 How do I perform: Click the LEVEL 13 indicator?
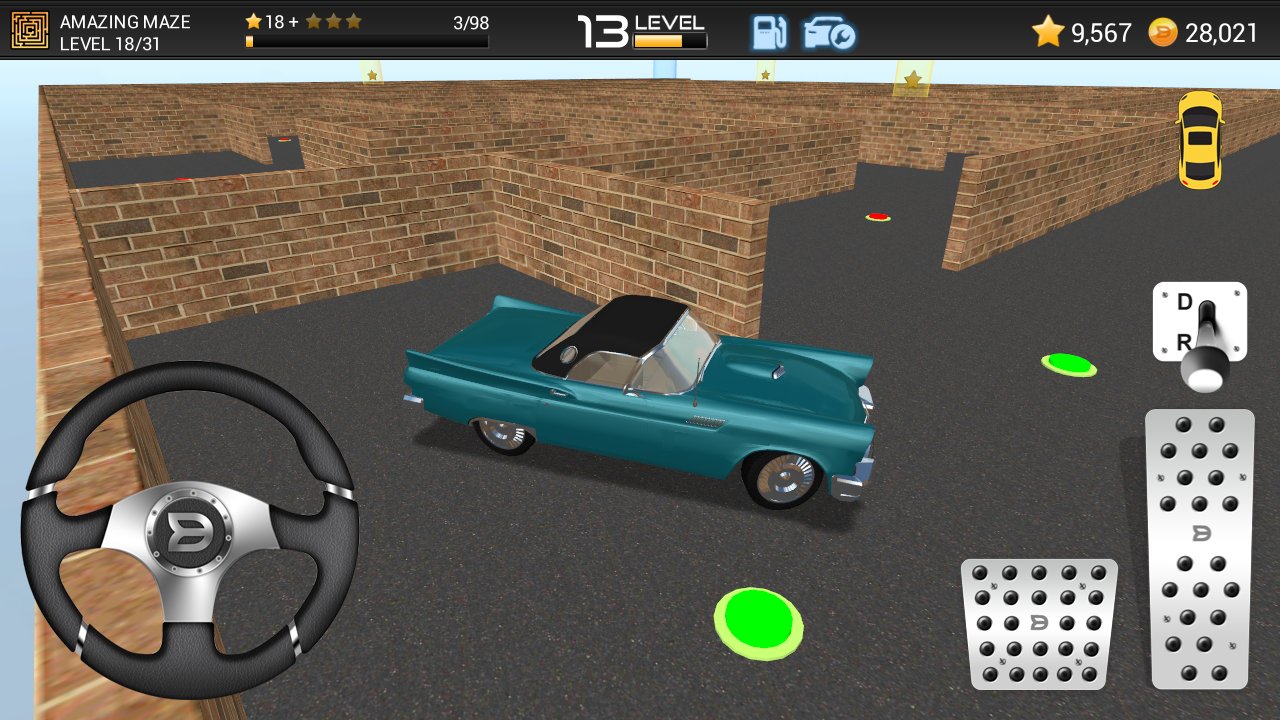point(640,24)
